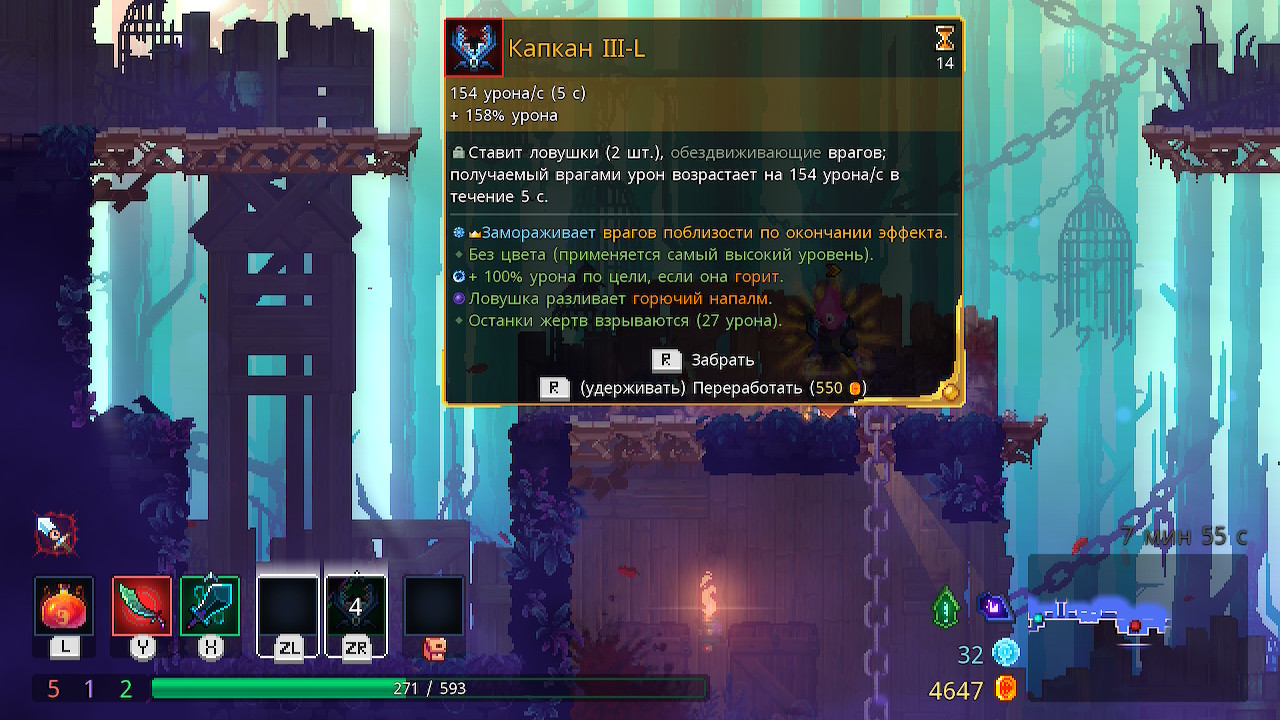Select the green-bordered blue weapon slot
The image size is (1280, 720).
(x=210, y=606)
